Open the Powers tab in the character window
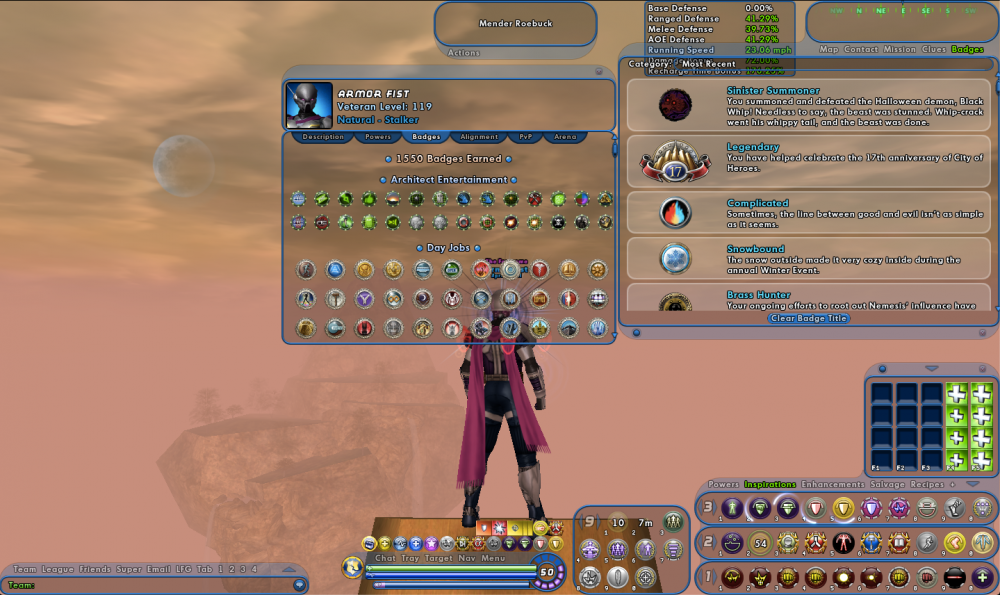Image resolution: width=1000 pixels, height=595 pixels. (378, 137)
